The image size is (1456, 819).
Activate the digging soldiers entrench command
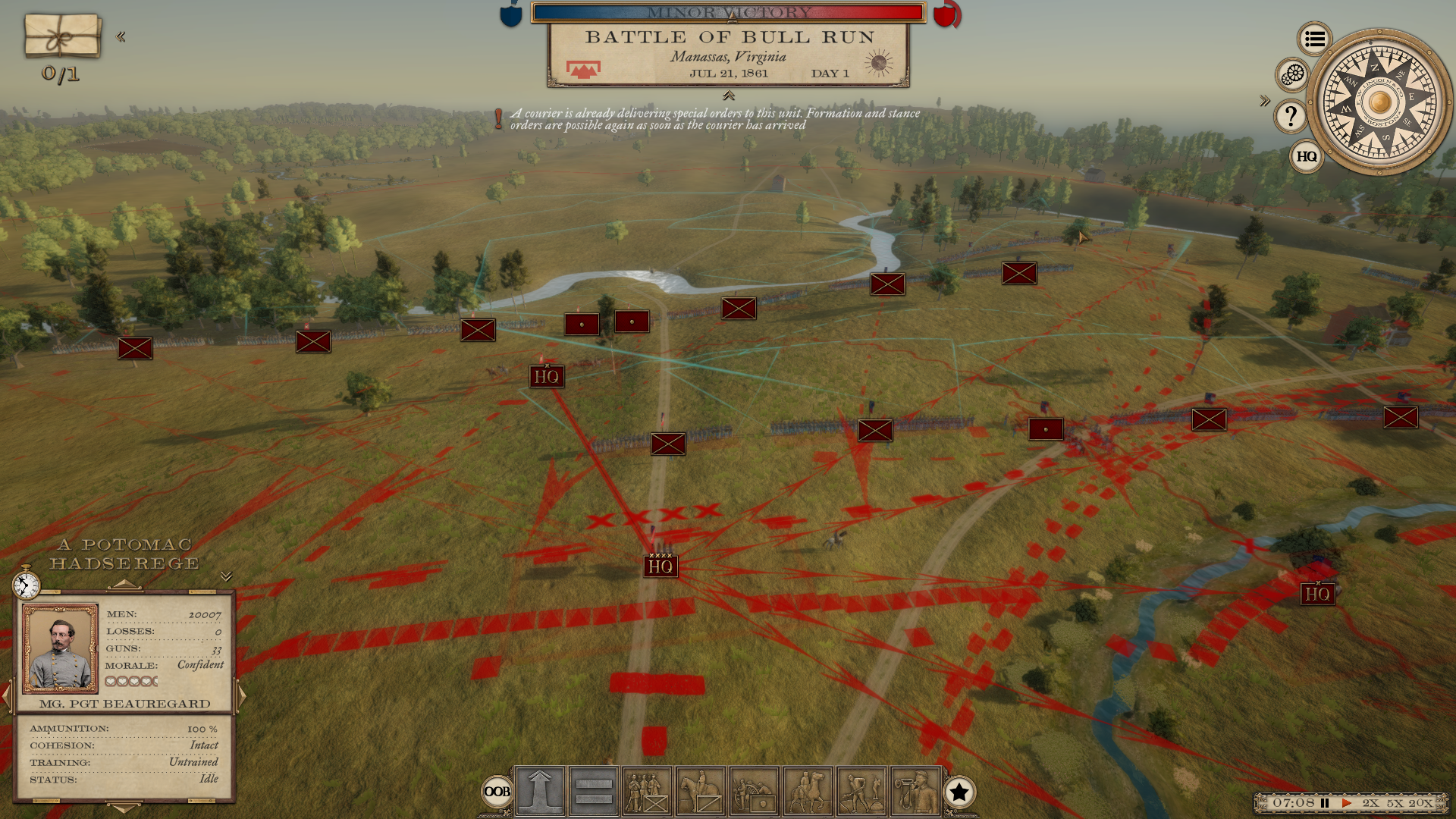tap(861, 792)
